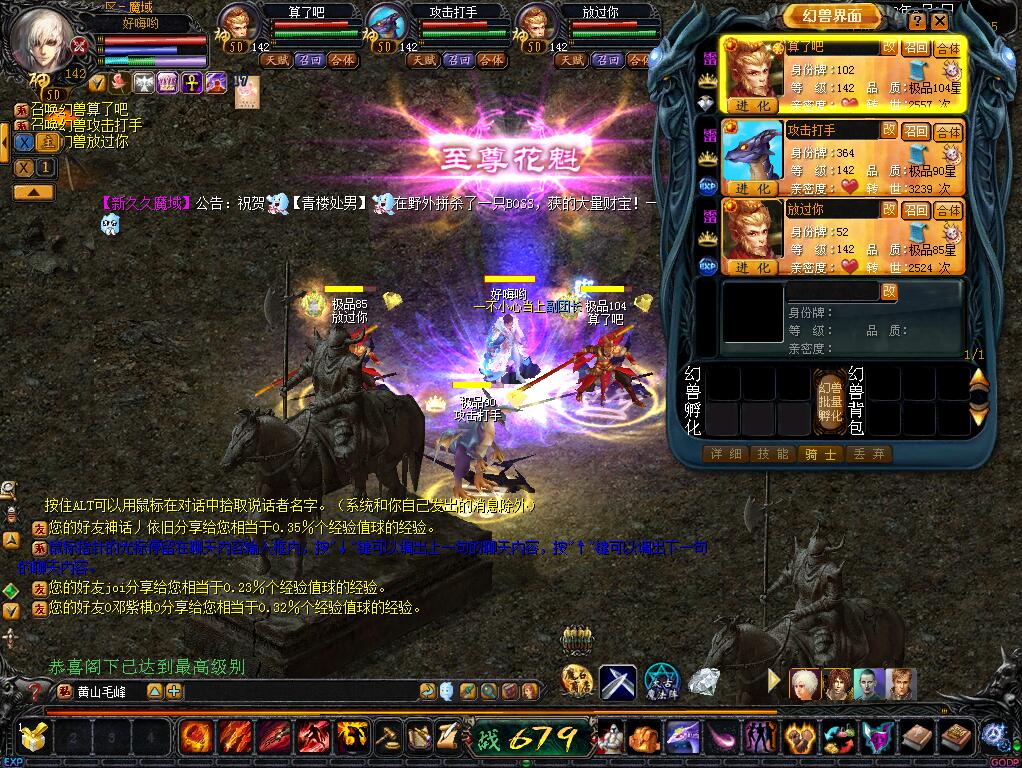Click the chat input field
1022x768 pixels.
(290, 691)
